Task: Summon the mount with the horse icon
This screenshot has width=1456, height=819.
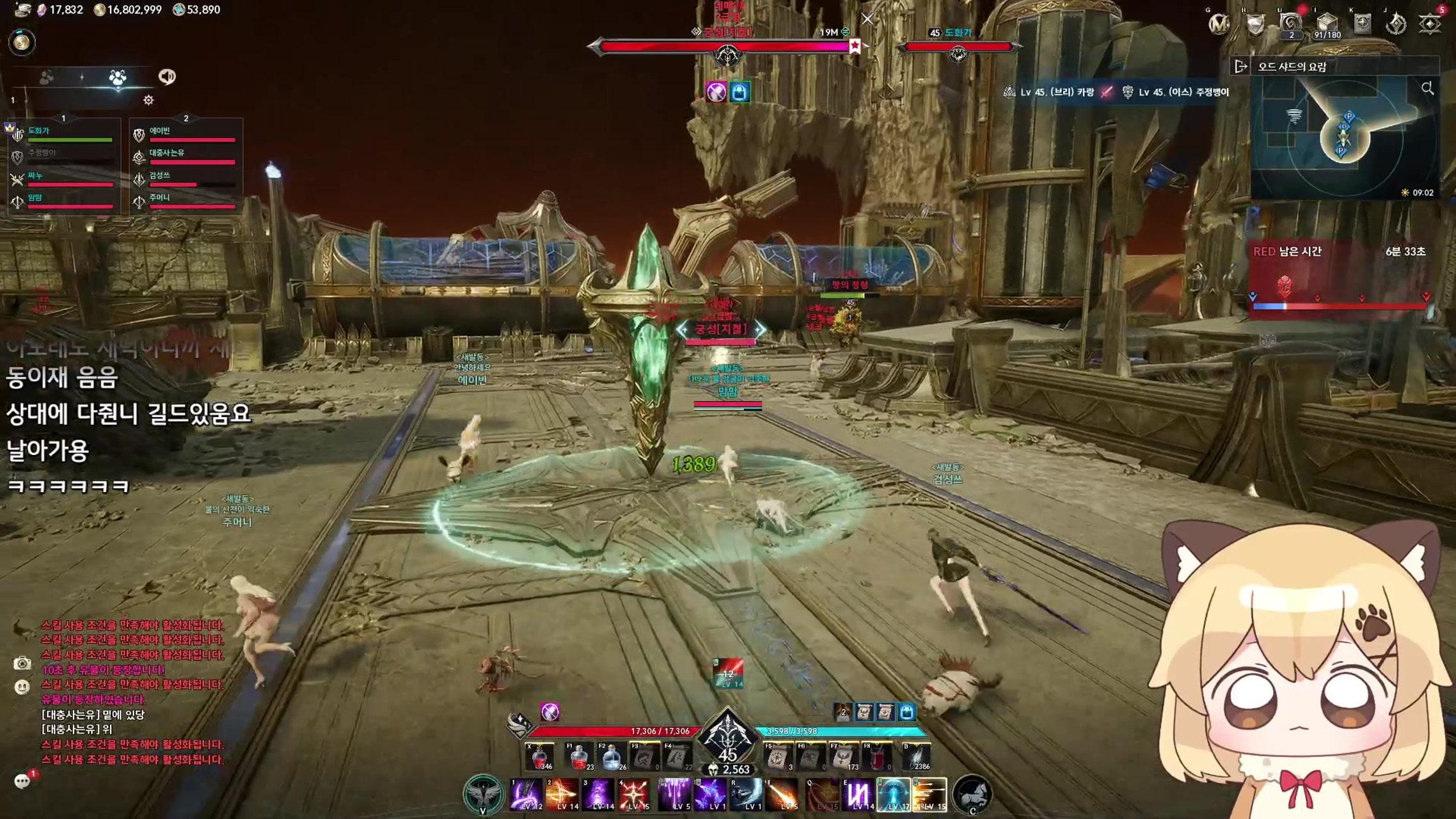Action: click(972, 793)
